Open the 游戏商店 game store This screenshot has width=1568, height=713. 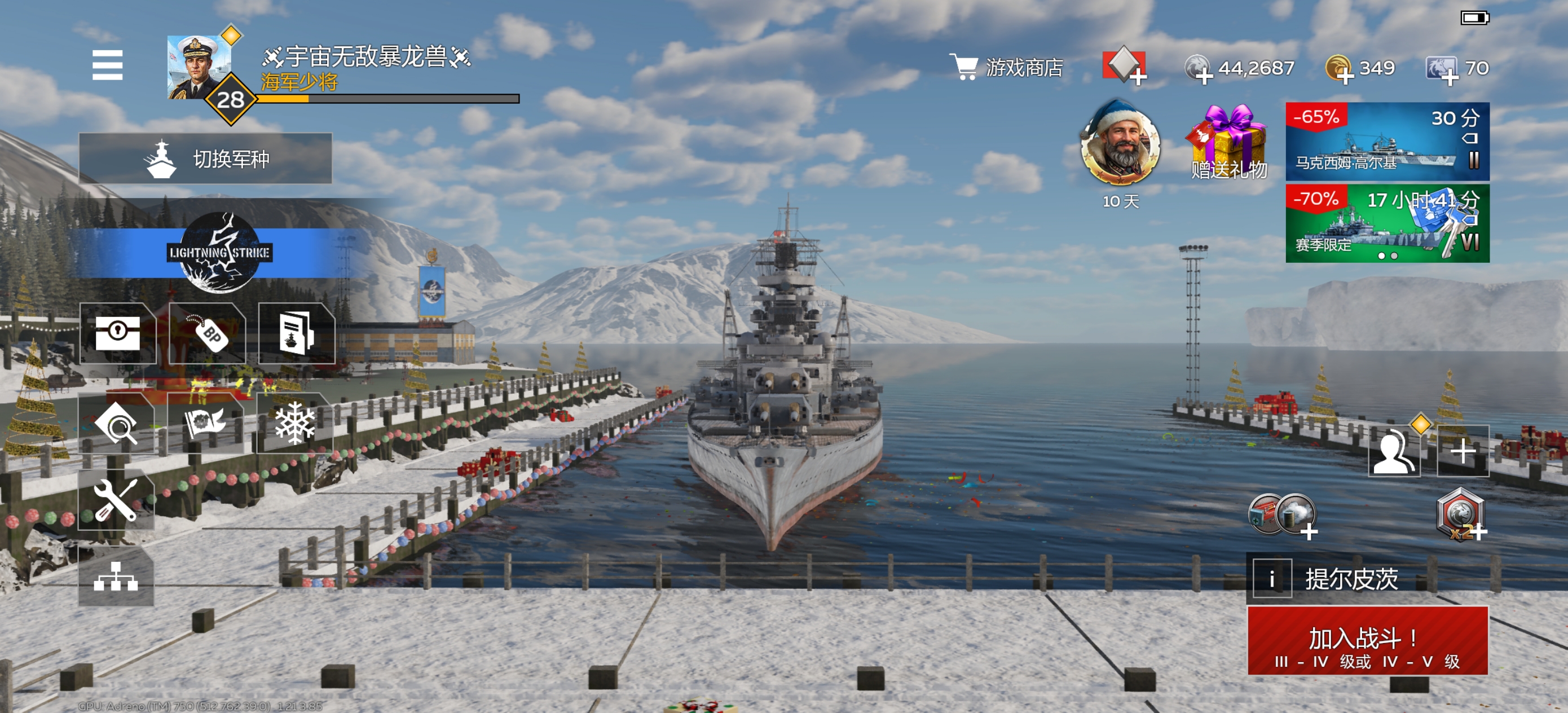tap(1006, 68)
